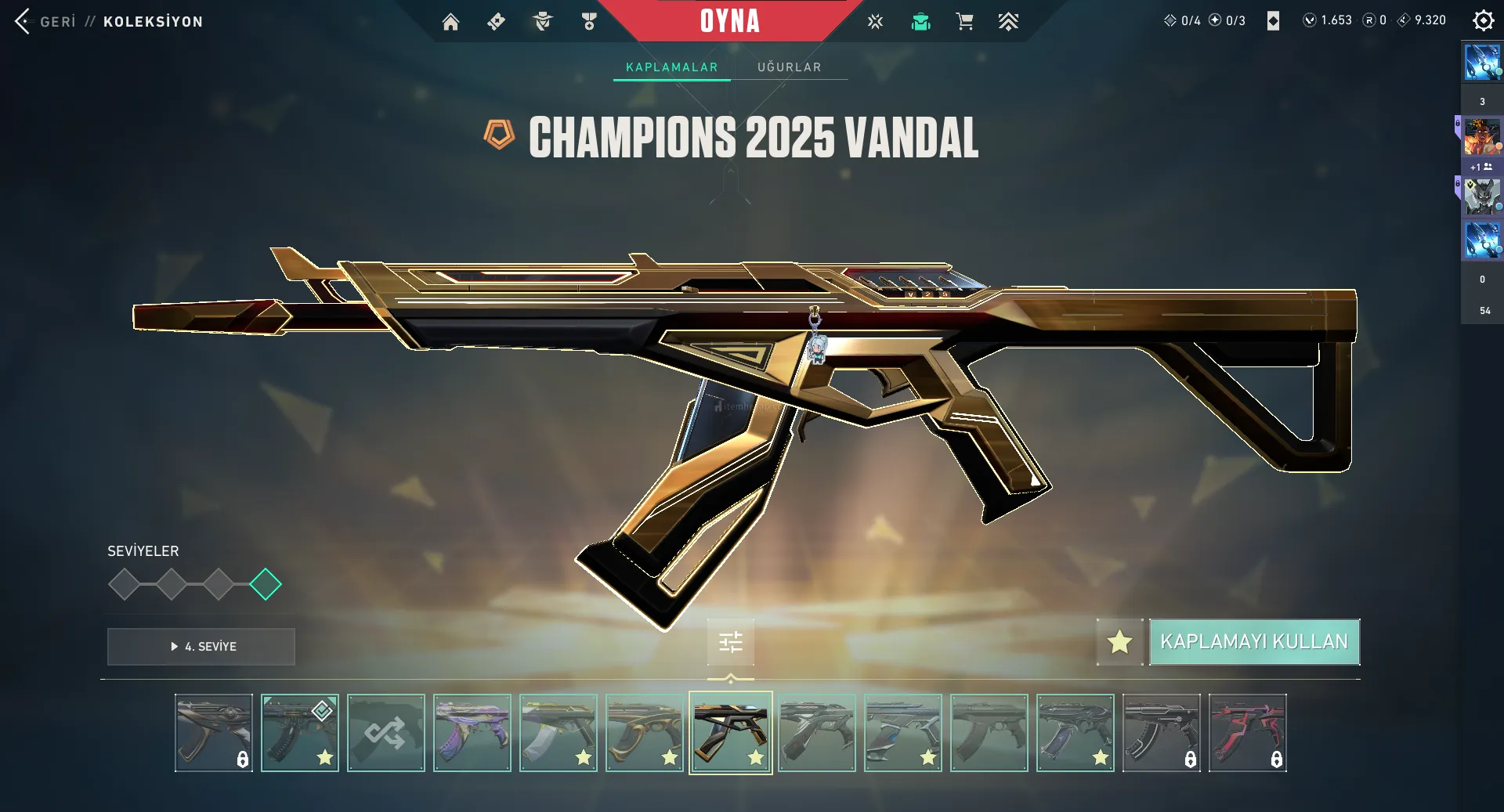Switch to the Uğurlar tab
Viewport: 1504px width, 812px height.
pyautogui.click(x=789, y=67)
